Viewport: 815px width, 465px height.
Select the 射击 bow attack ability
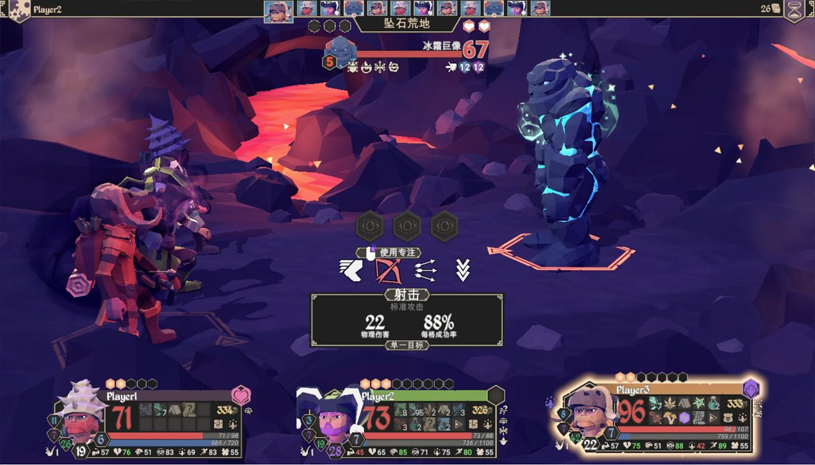pyautogui.click(x=387, y=269)
